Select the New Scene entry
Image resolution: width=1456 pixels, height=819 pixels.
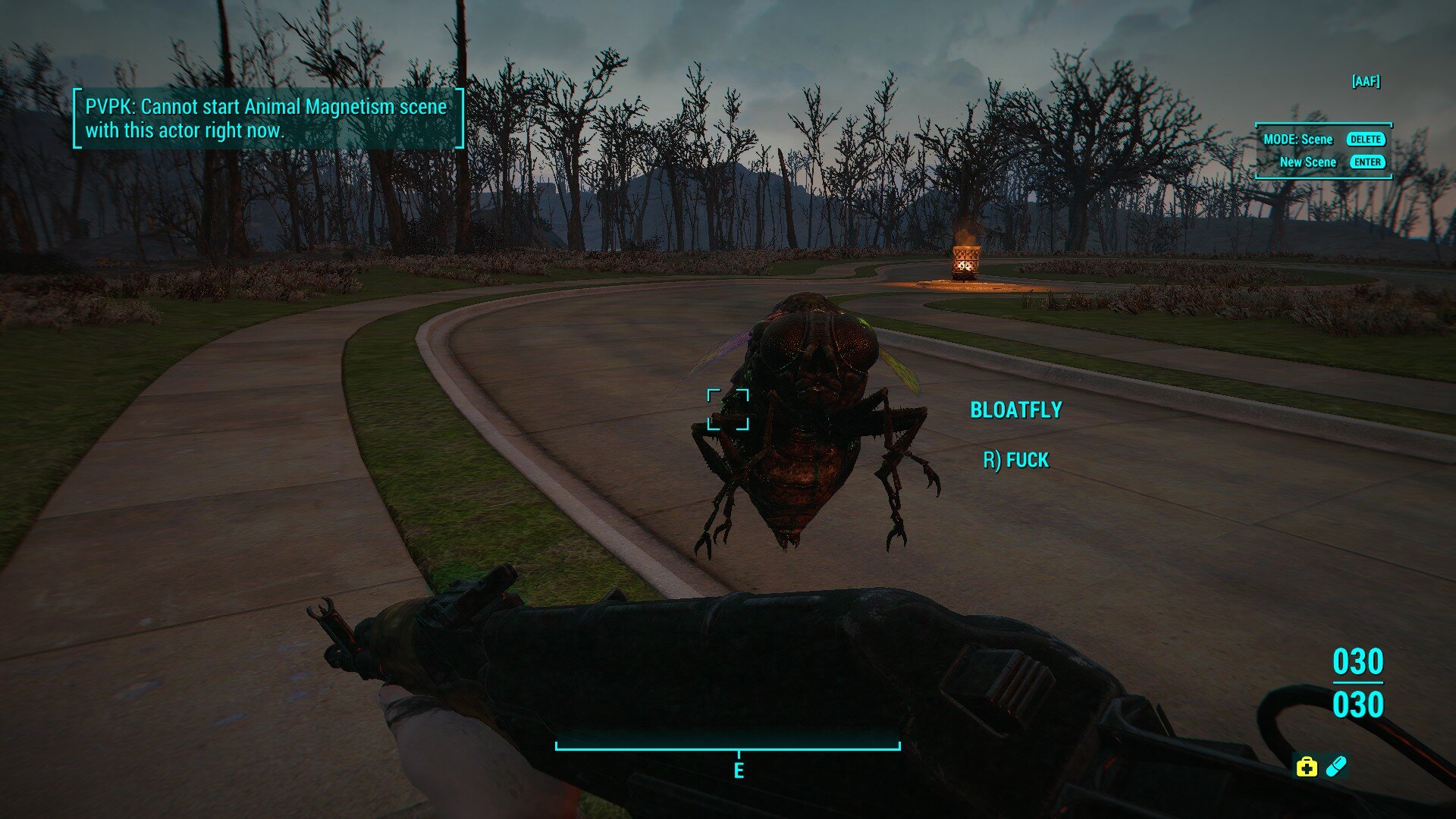coord(1308,162)
